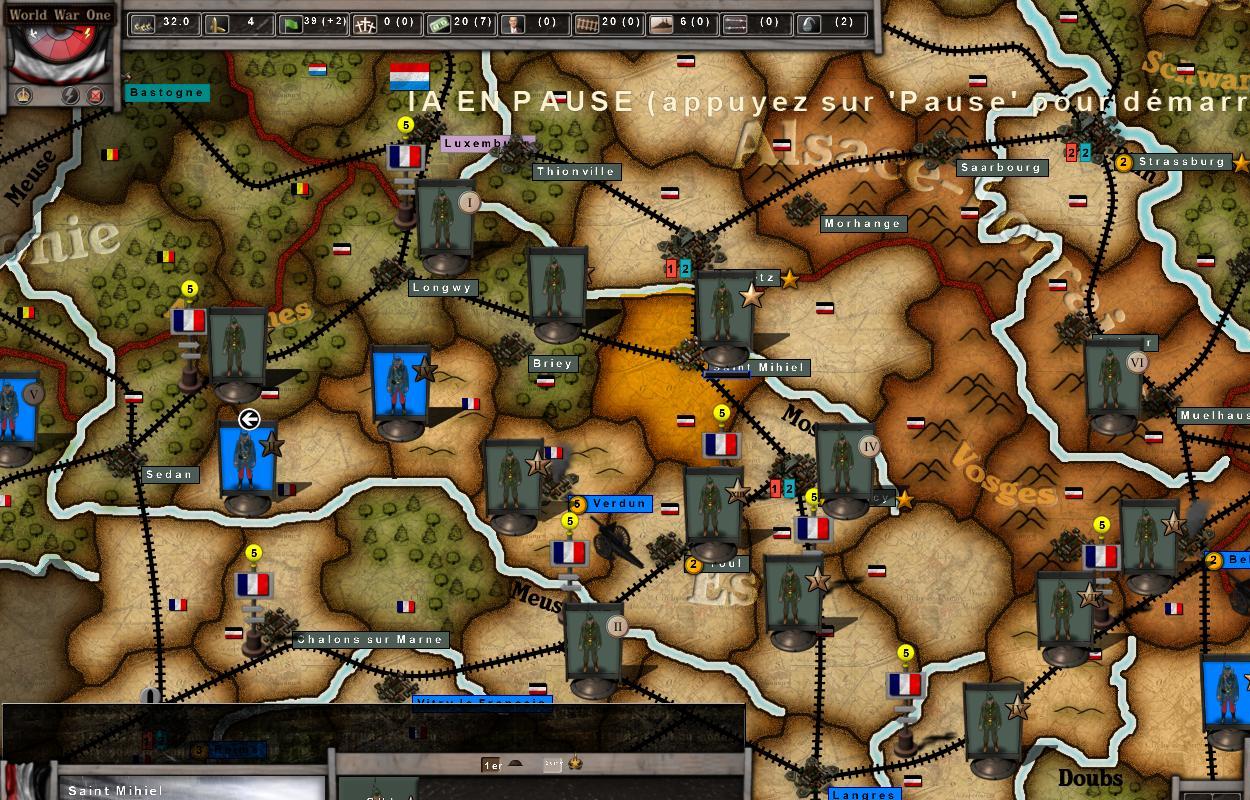Select the army marked with roman numeral I
Viewport: 1250px width, 800px height.
coord(445,225)
